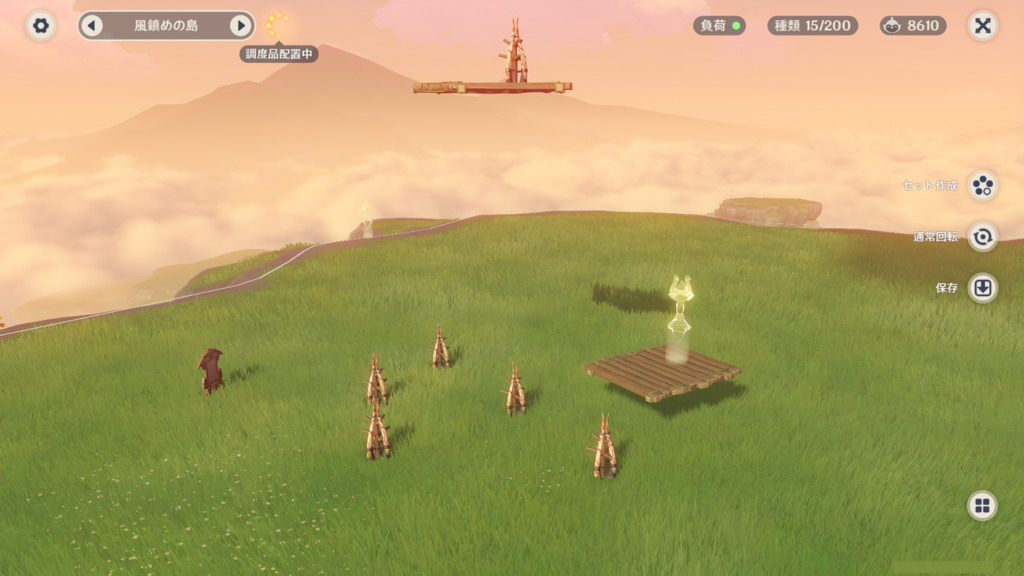Close the furnishing placement mode
The width and height of the screenshot is (1024, 576).
983,26
